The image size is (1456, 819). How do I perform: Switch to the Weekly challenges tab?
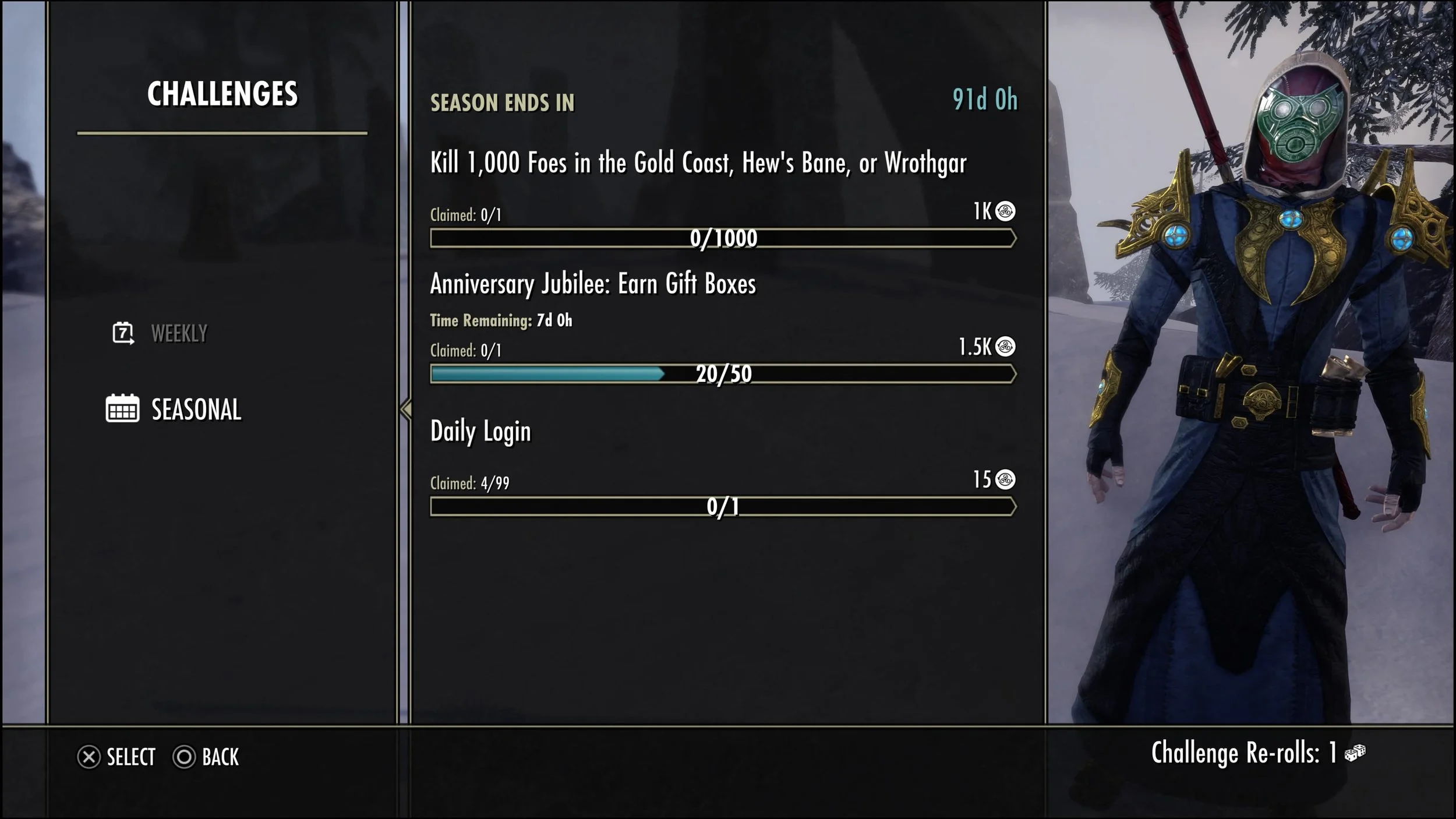point(178,334)
